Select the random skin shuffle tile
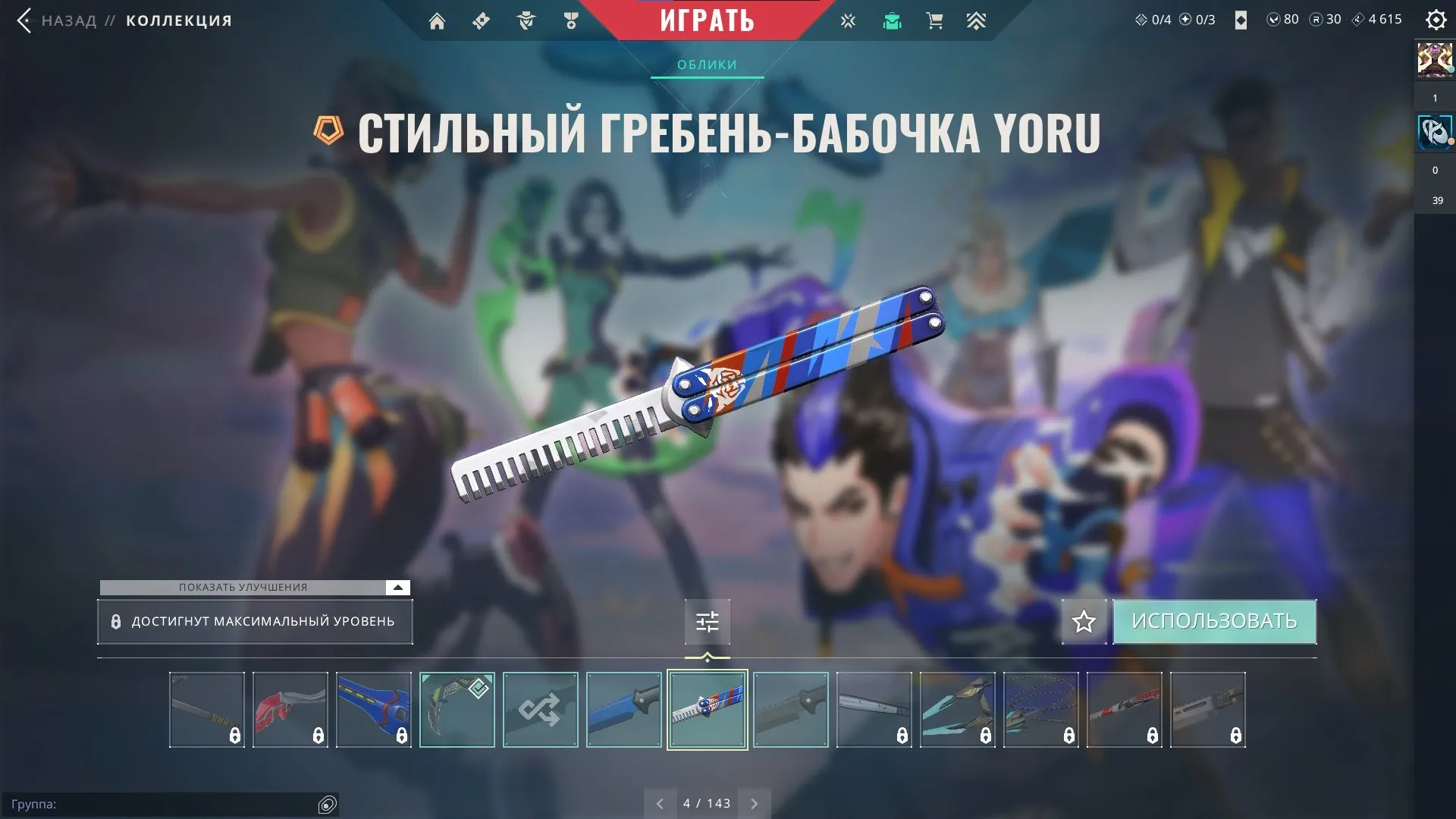Image resolution: width=1456 pixels, height=819 pixels. click(540, 710)
